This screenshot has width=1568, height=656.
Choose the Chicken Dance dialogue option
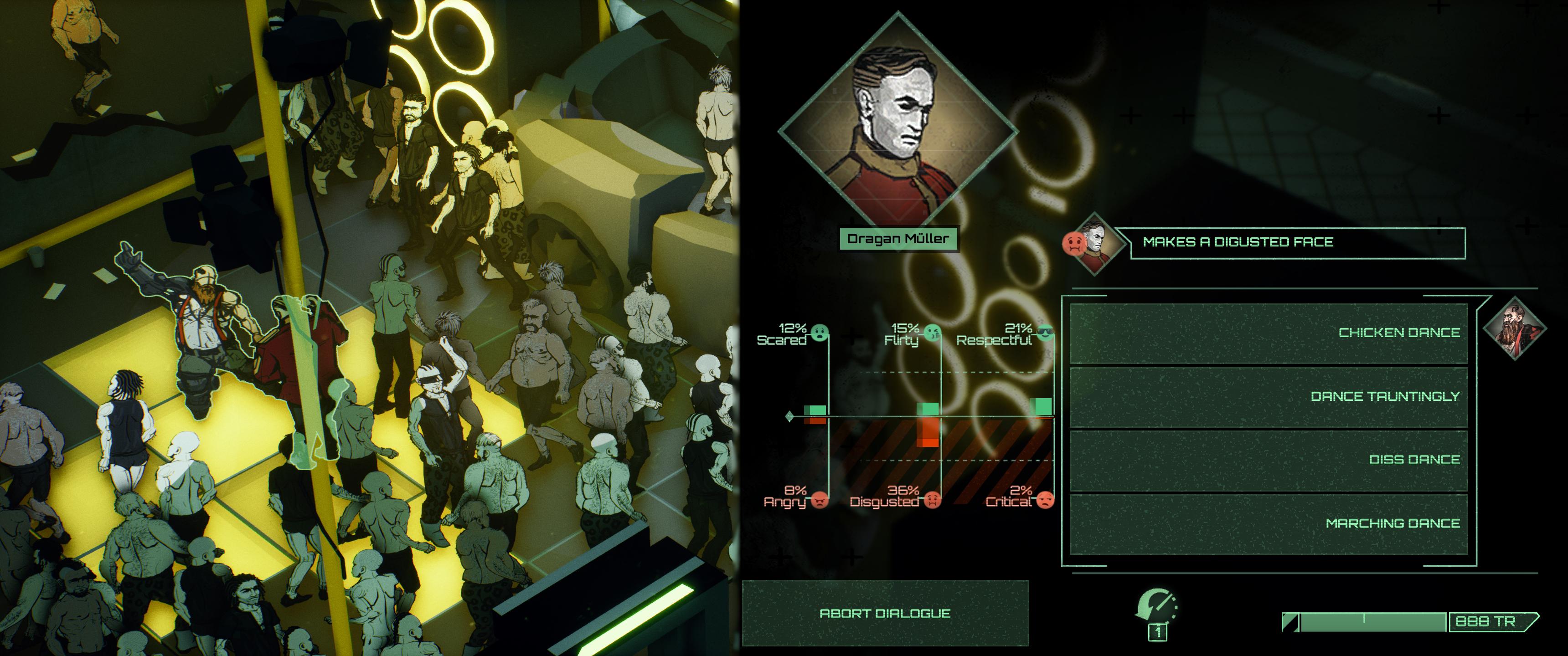click(x=1269, y=333)
